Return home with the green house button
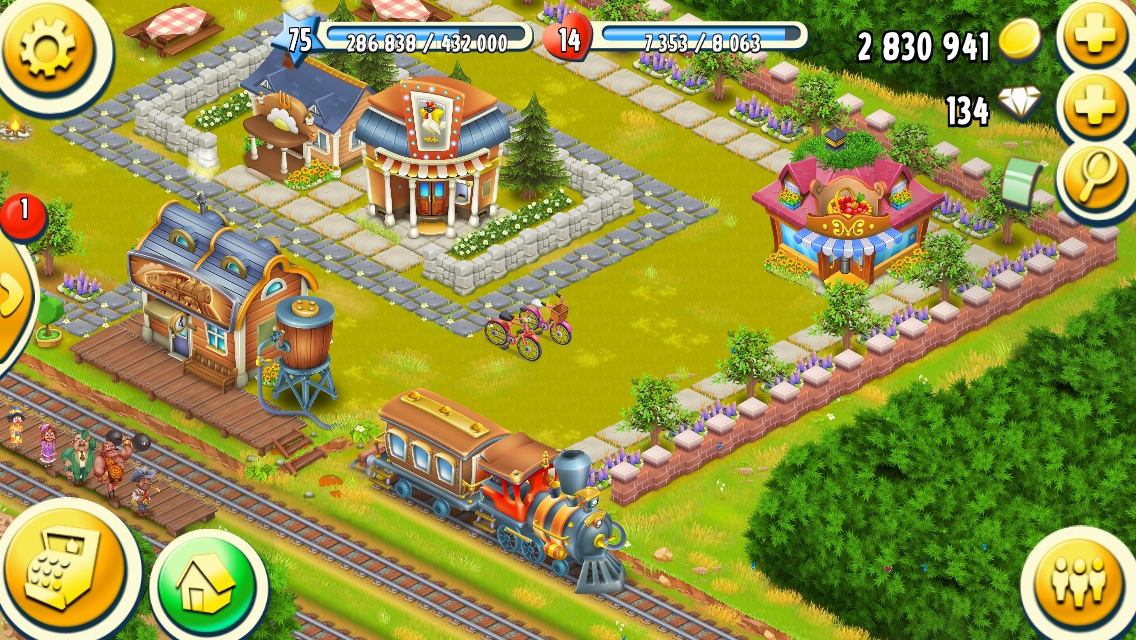The width and height of the screenshot is (1136, 640). pos(208,585)
